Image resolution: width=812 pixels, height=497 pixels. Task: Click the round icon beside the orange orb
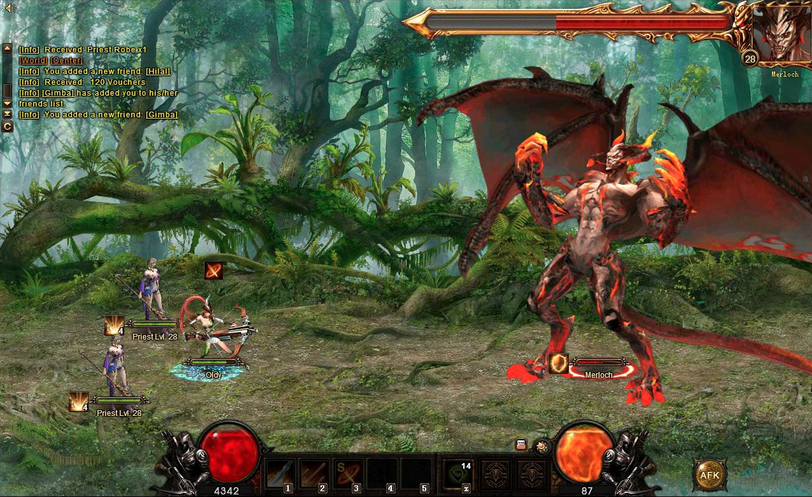coord(541,446)
